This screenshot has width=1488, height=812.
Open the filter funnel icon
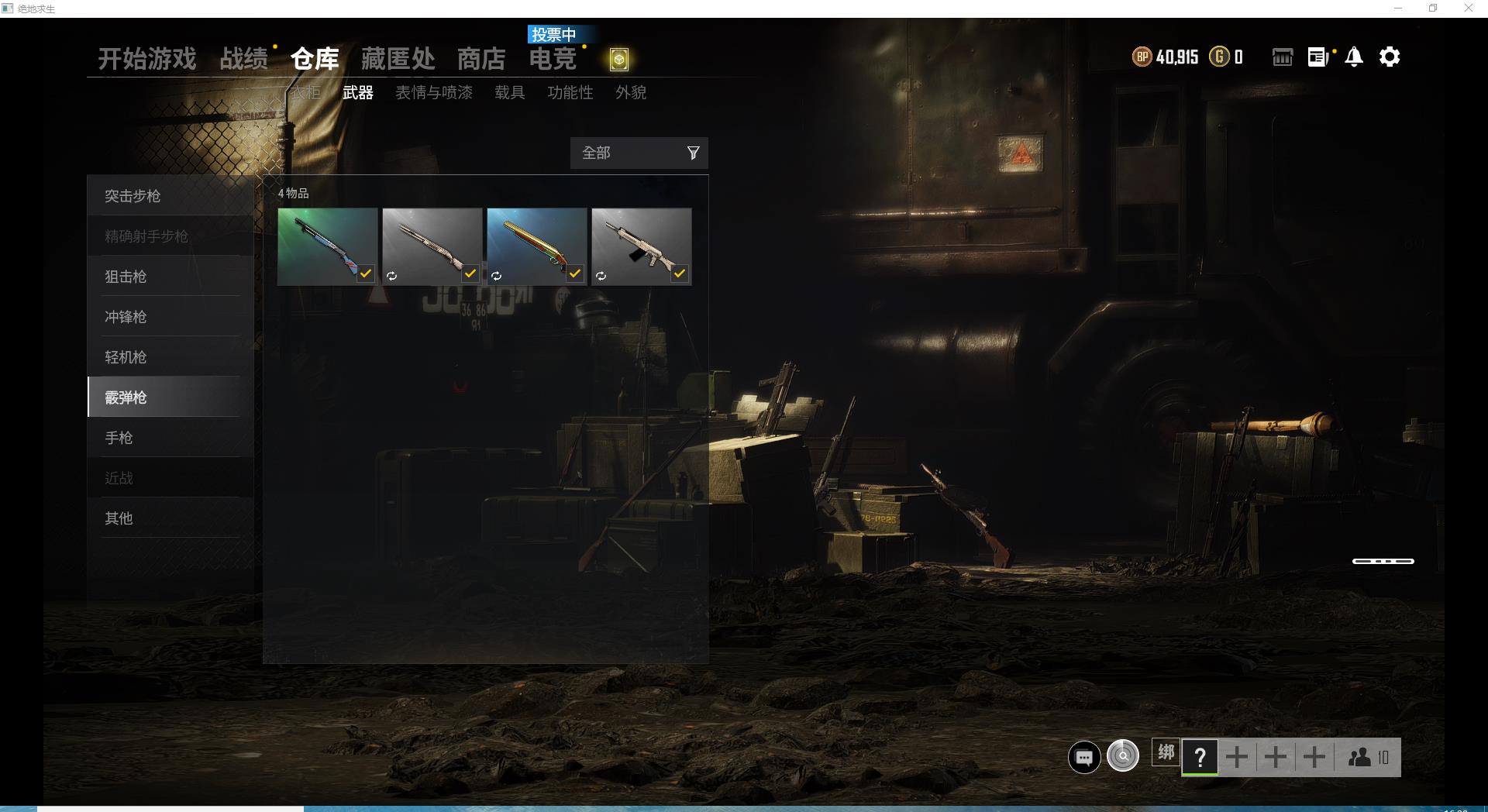click(692, 153)
